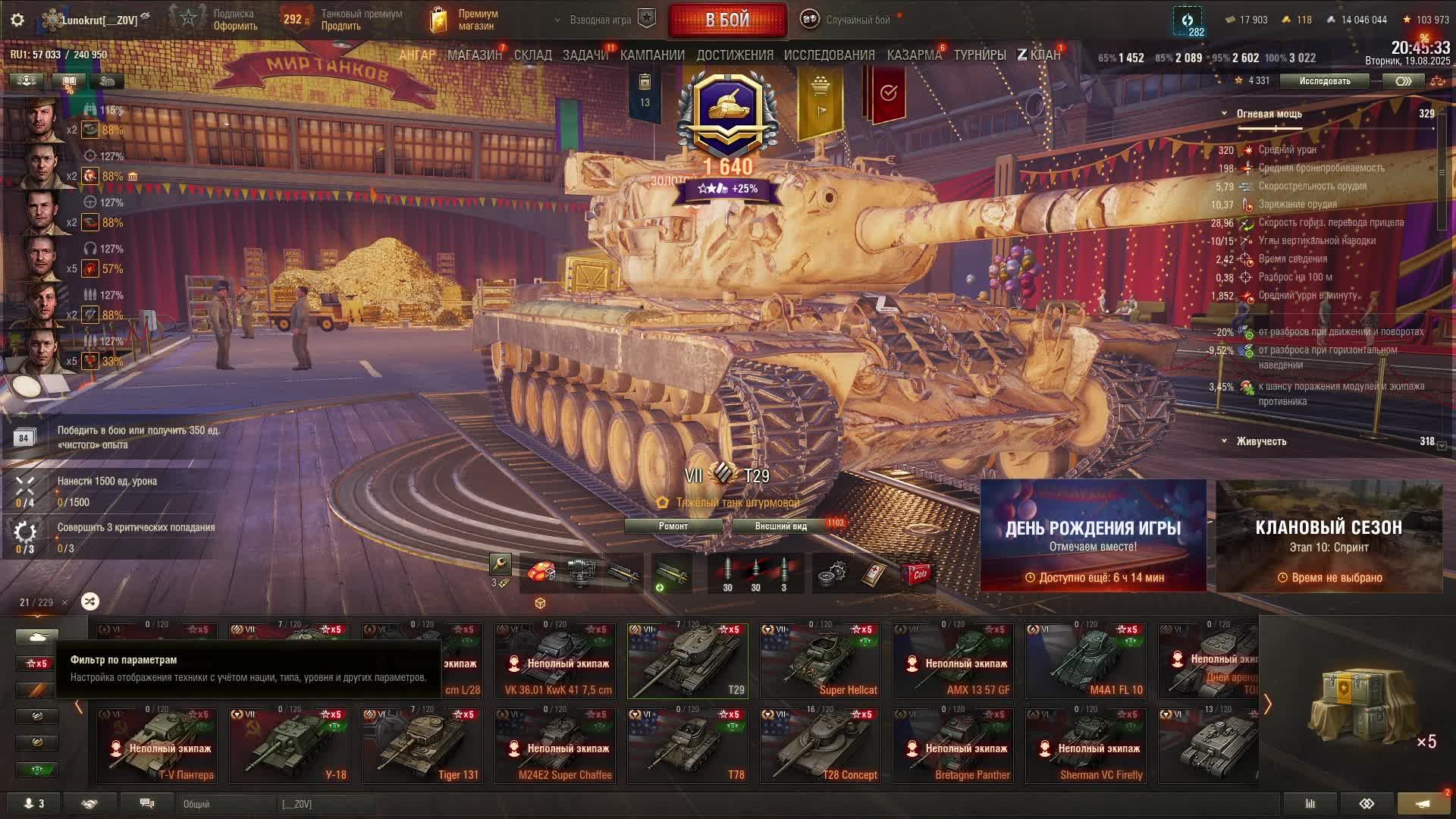Click the Ремонт button
1456x819 pixels.
click(673, 526)
